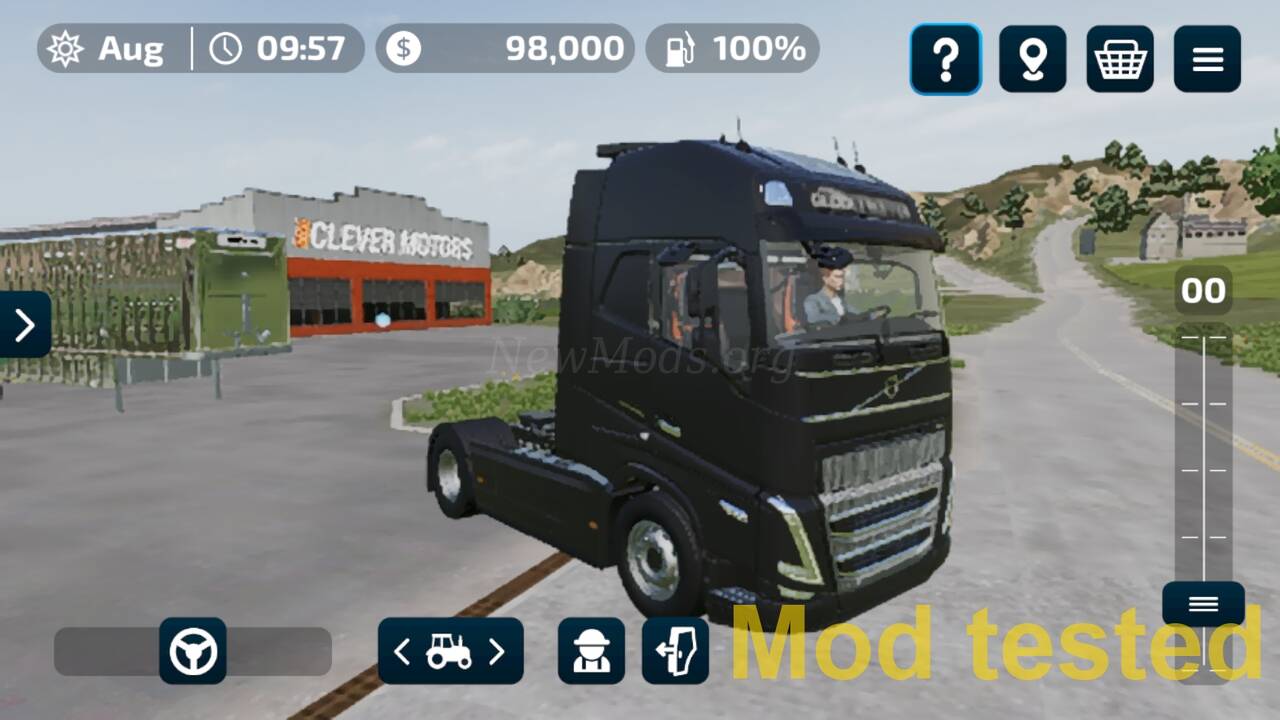Switch to the farmer character view
Viewport: 1280px width, 720px height.
(592, 652)
